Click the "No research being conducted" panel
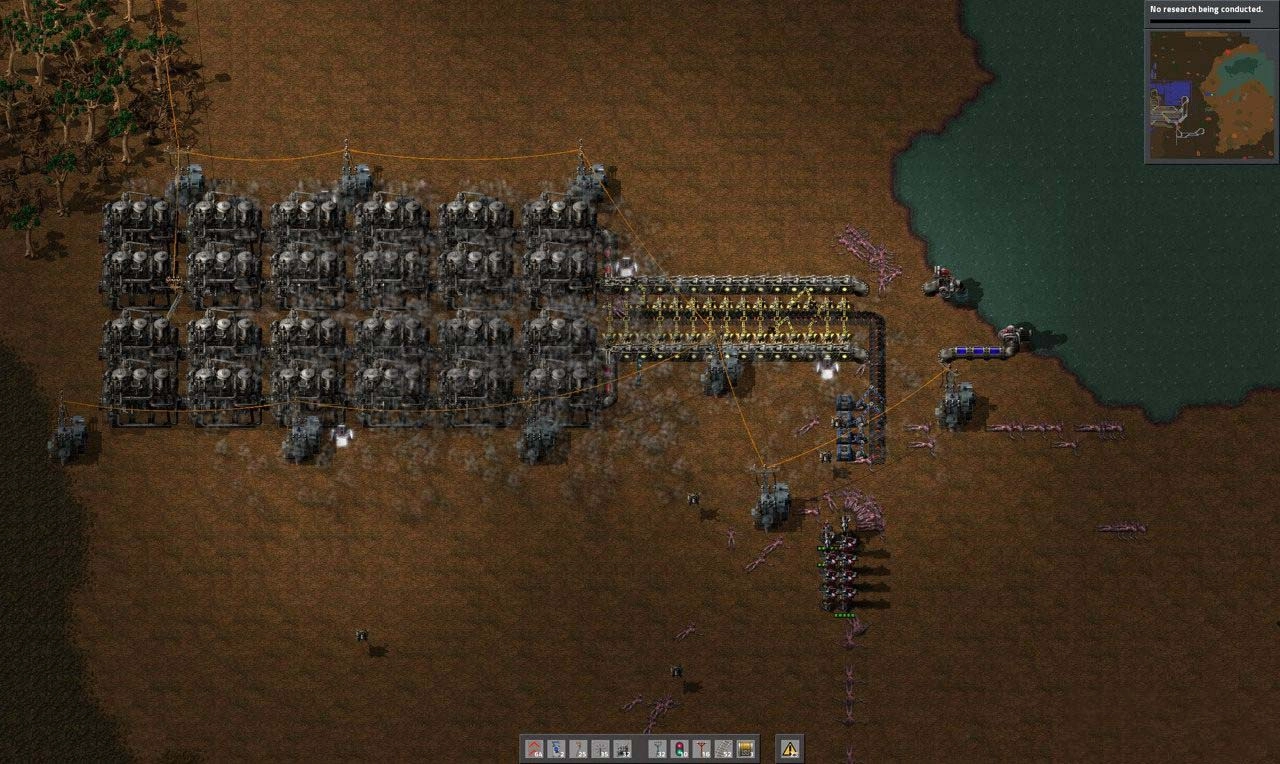This screenshot has height=764, width=1280. click(1212, 12)
